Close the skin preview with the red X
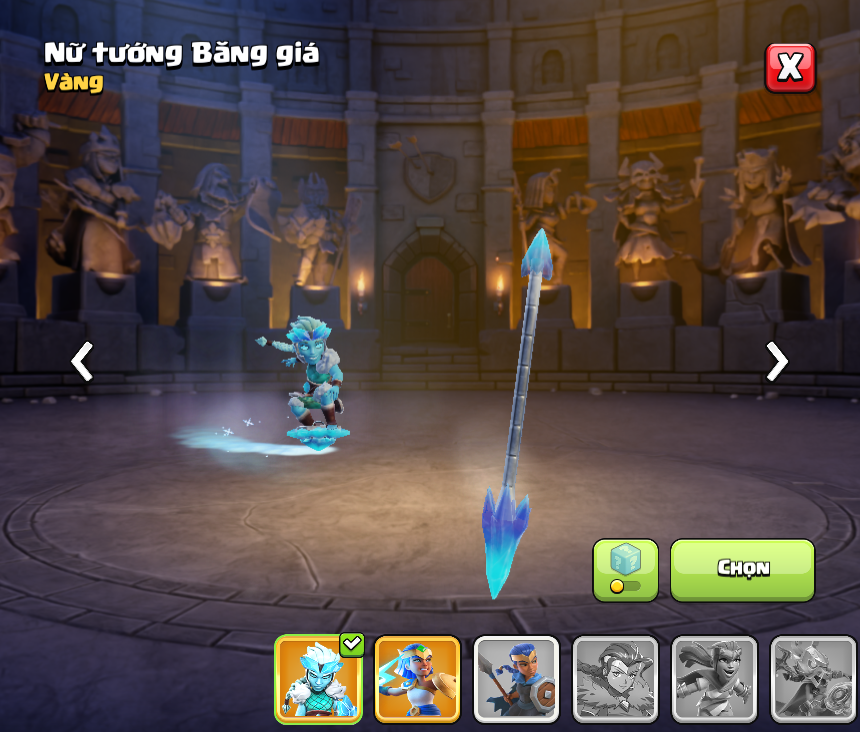The image size is (860, 732). (790, 68)
